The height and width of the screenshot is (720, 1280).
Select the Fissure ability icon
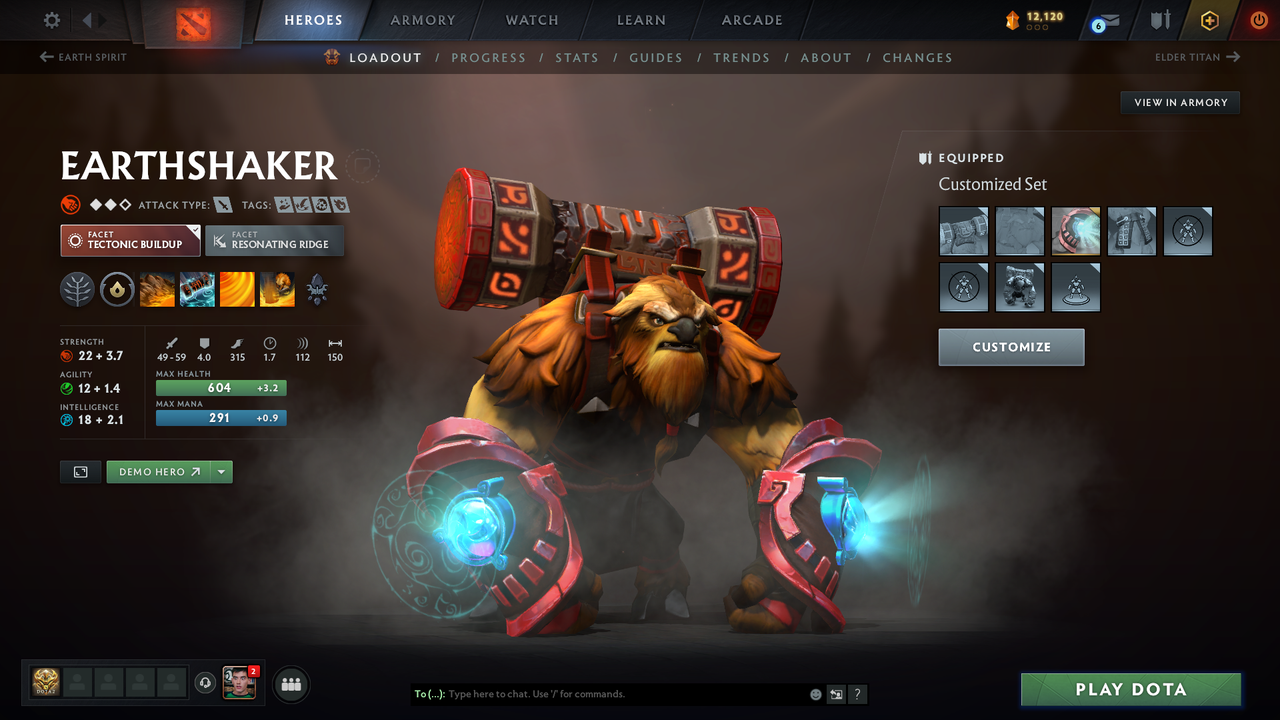[157, 289]
